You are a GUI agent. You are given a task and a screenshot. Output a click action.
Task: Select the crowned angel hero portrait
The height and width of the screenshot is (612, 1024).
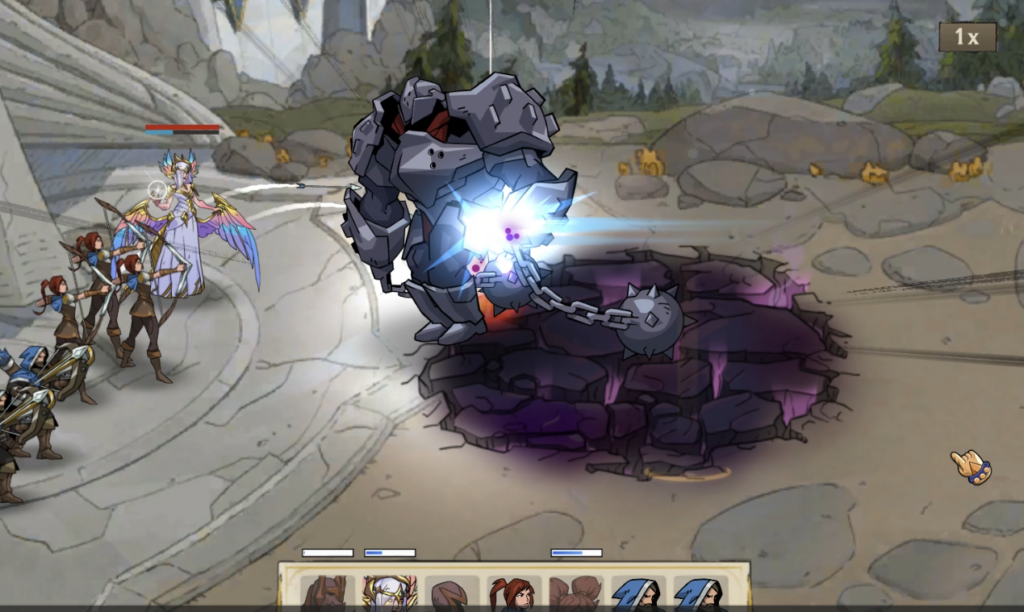click(389, 592)
